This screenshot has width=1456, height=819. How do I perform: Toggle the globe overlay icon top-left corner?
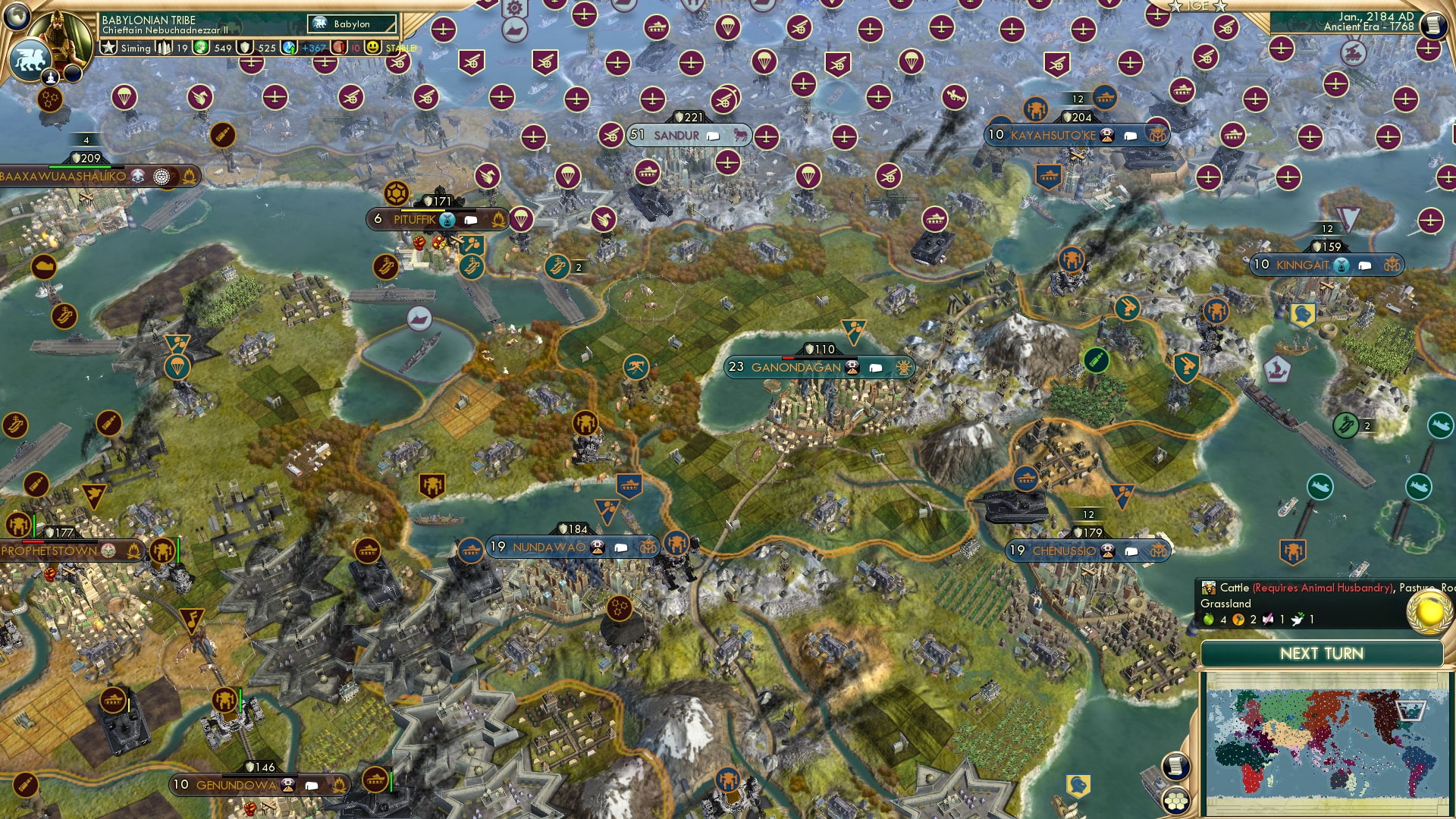pyautogui.click(x=15, y=17)
